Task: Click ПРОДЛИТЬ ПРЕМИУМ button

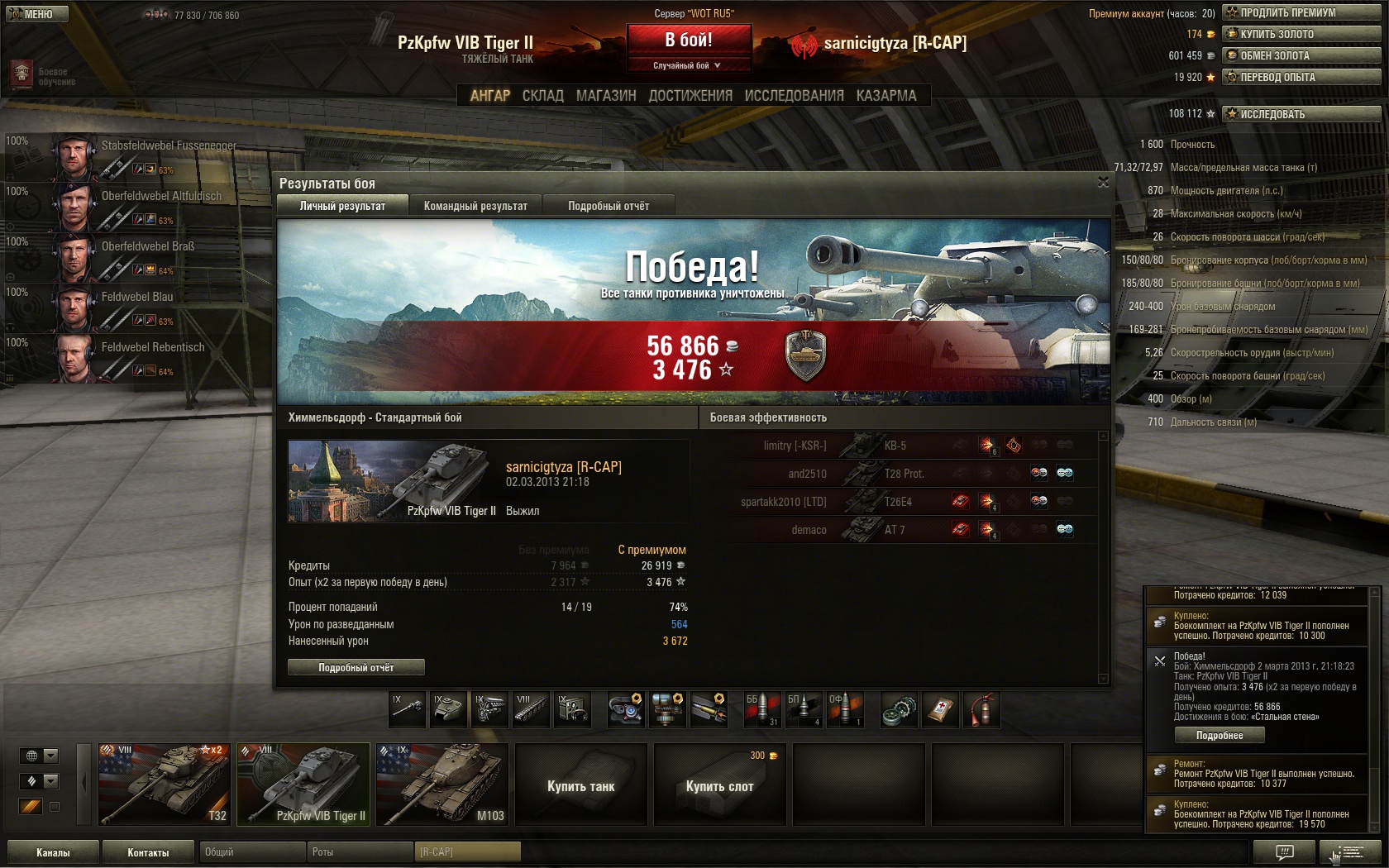Action: click(1301, 12)
